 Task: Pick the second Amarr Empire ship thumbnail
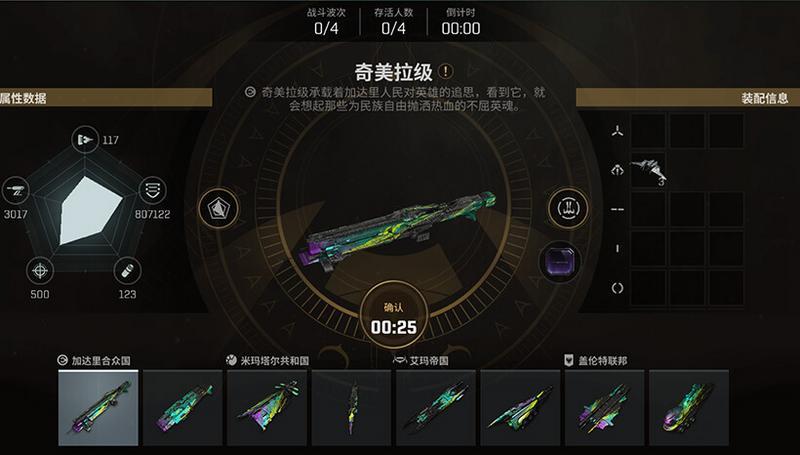click(520, 407)
